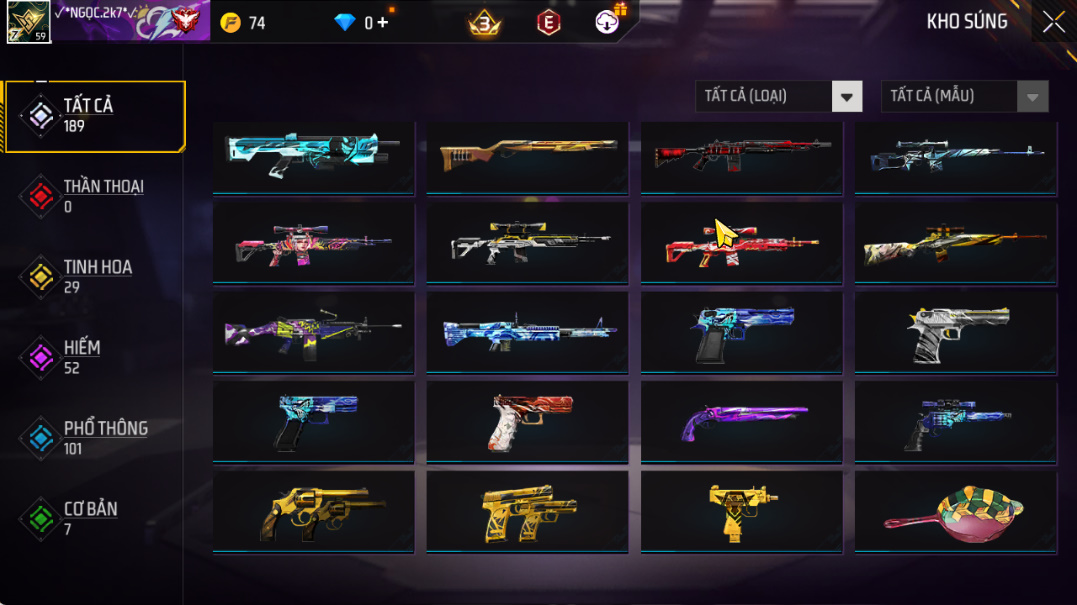The height and width of the screenshot is (605, 1077).
Task: Expand the Tất Cả (Mẫu) model dropdown
Action: pyautogui.click(x=964, y=96)
